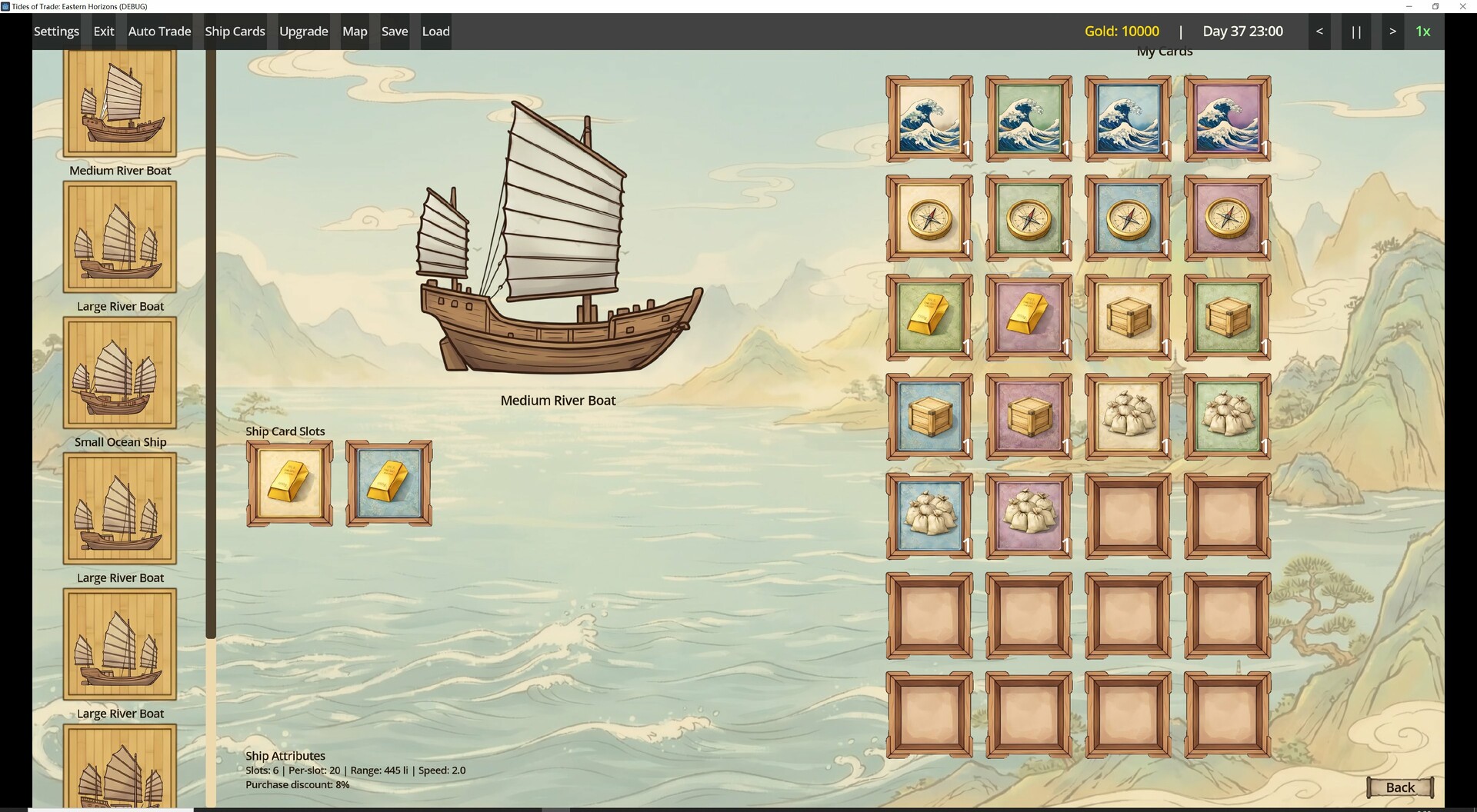Toggle game speed from 1x
The width and height of the screenshot is (1477, 812).
[1422, 31]
